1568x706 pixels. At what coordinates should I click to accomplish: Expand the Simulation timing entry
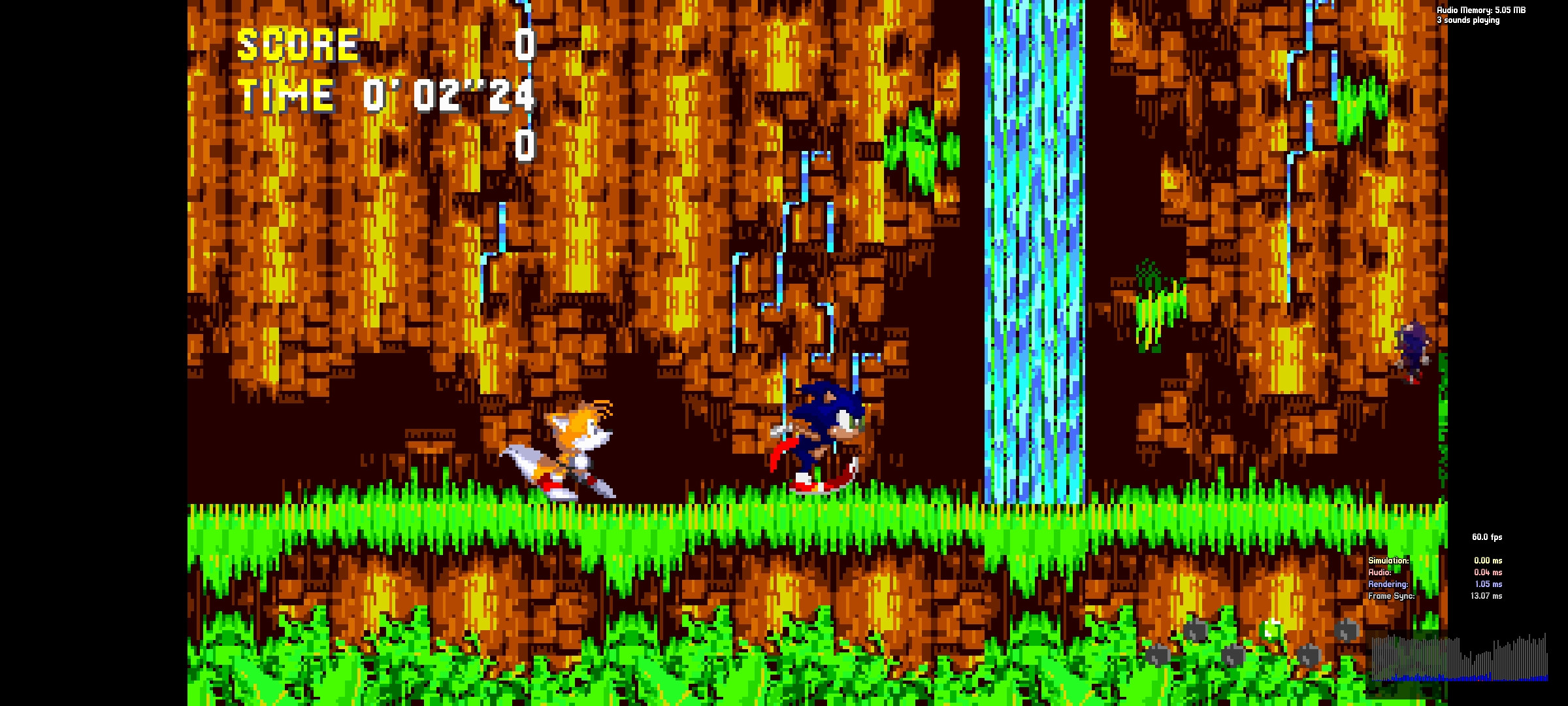click(x=1388, y=560)
